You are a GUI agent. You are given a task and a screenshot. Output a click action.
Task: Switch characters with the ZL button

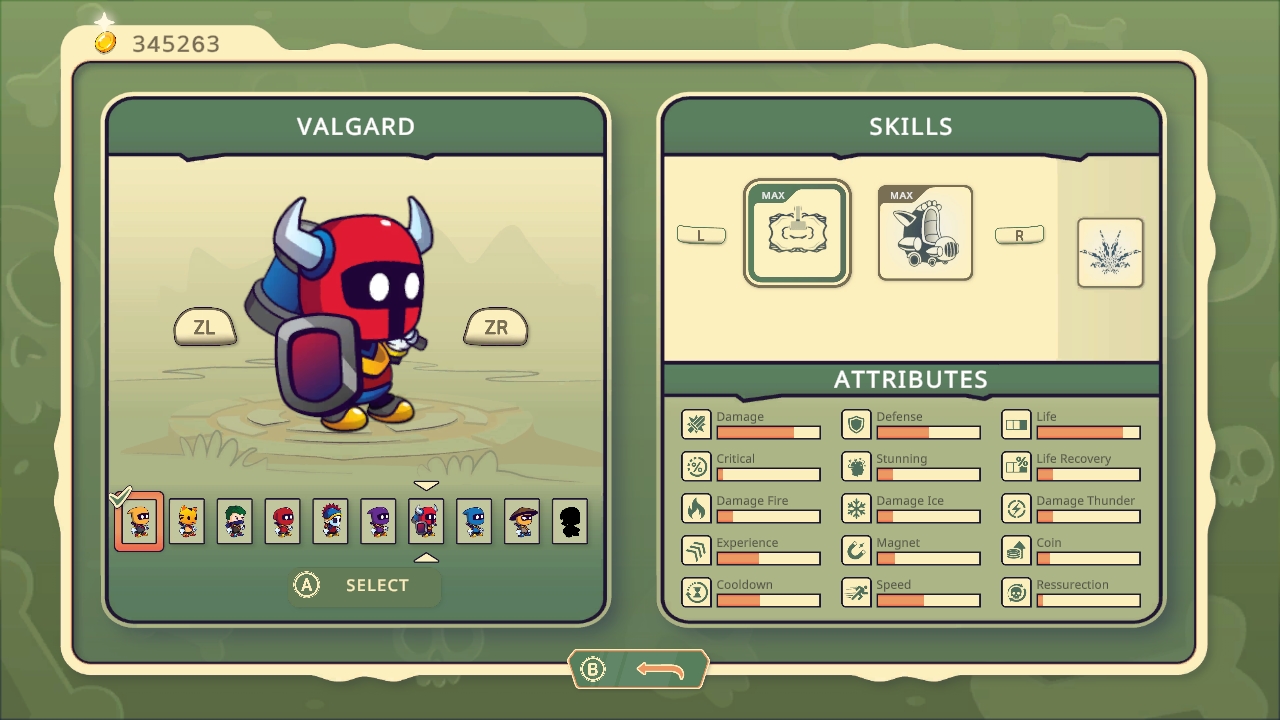pos(205,327)
